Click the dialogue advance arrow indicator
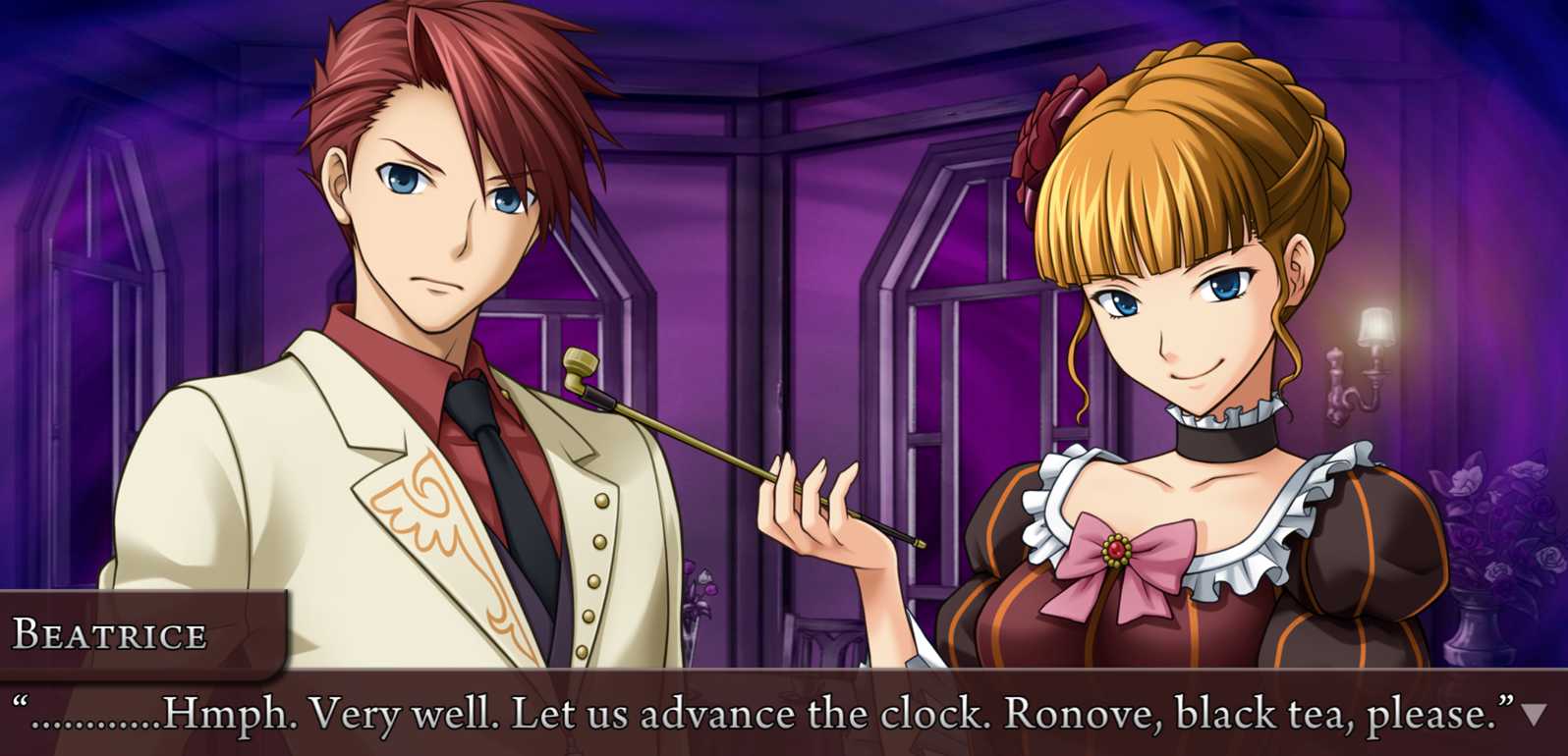The width and height of the screenshot is (1568, 756). pyautogui.click(x=1533, y=715)
